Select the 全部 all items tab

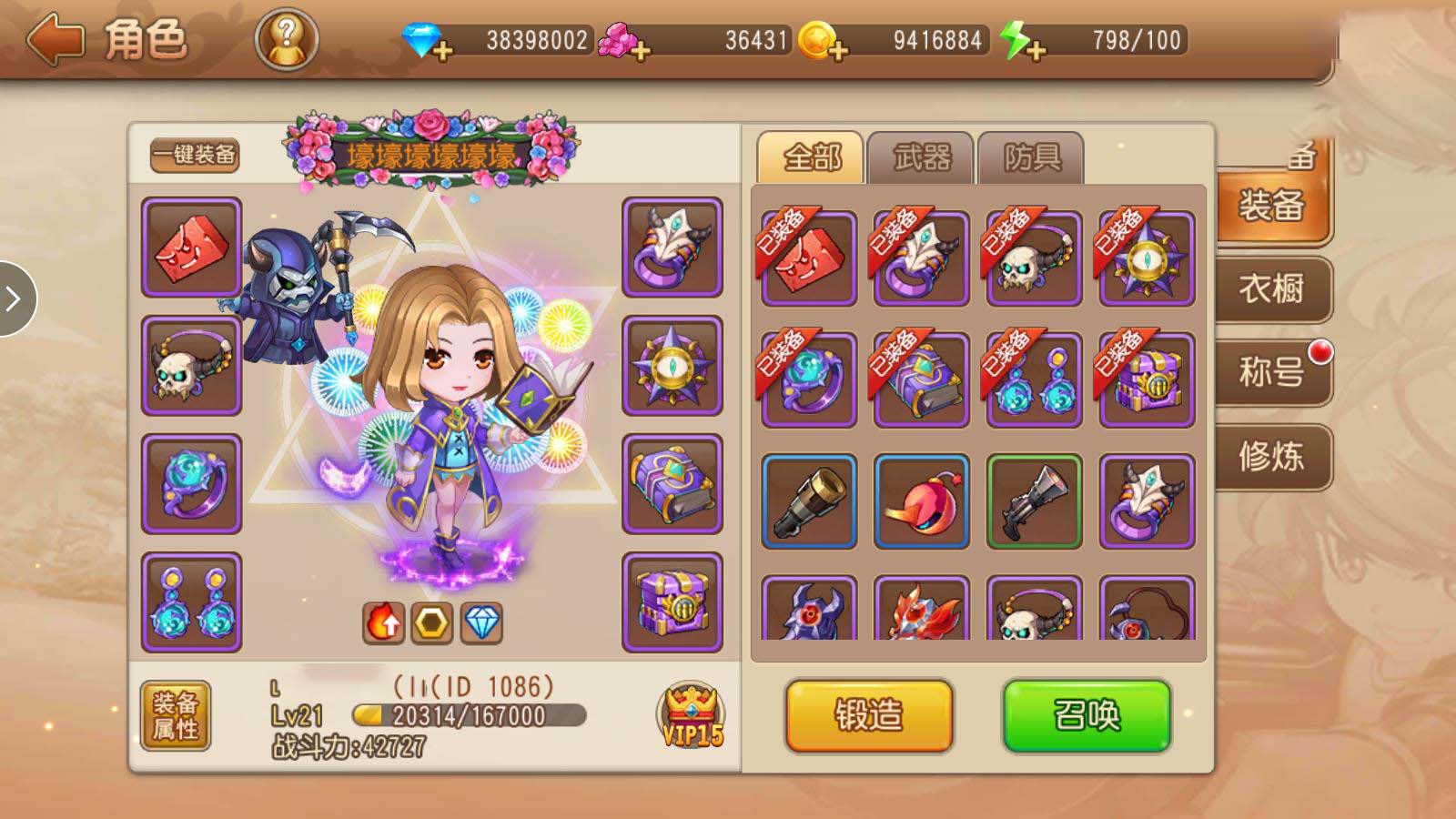tap(811, 158)
